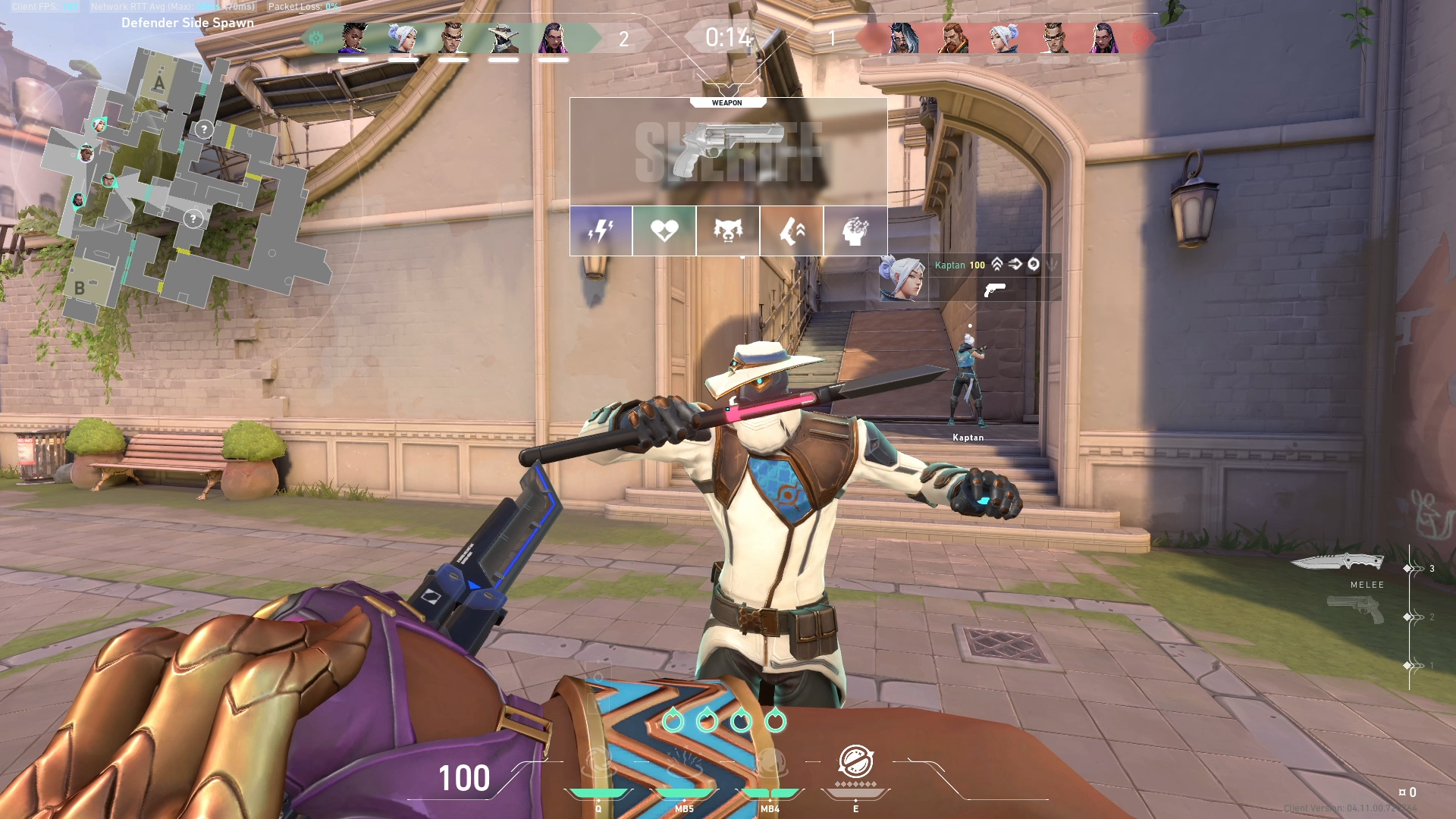Switch to the Sheriff revolver slot

[x=1356, y=608]
